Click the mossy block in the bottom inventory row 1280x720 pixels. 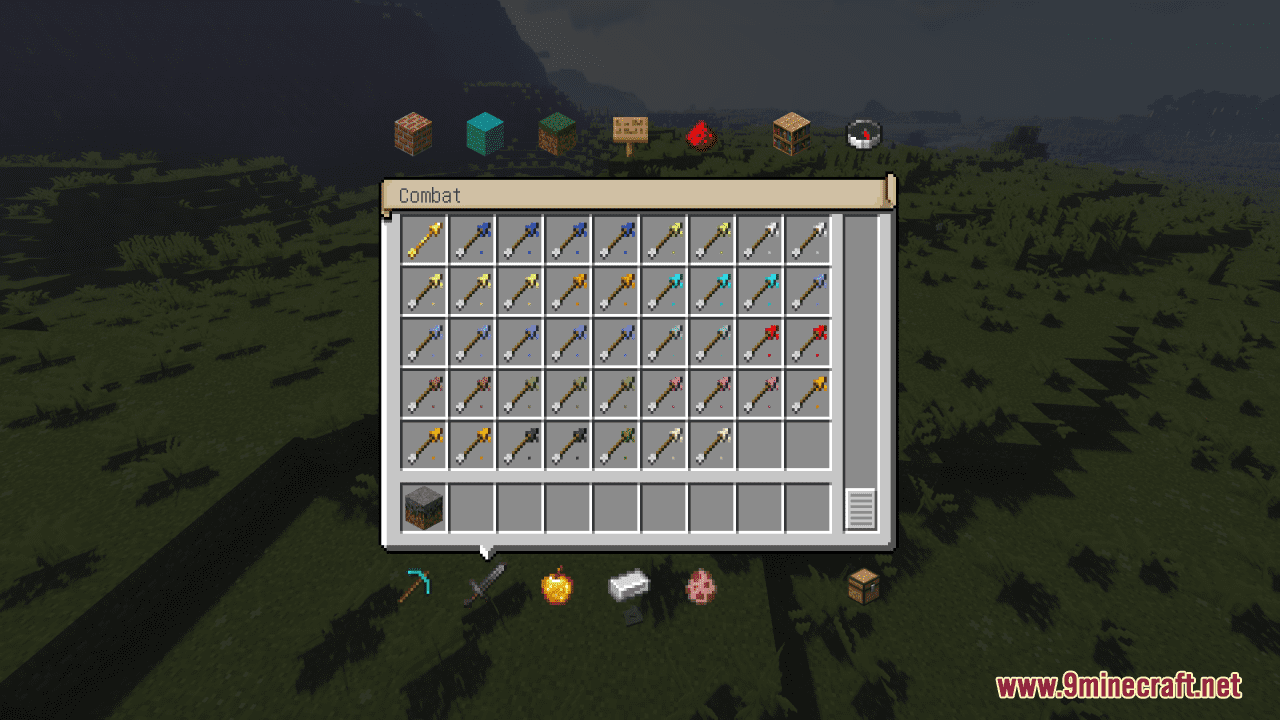click(423, 506)
